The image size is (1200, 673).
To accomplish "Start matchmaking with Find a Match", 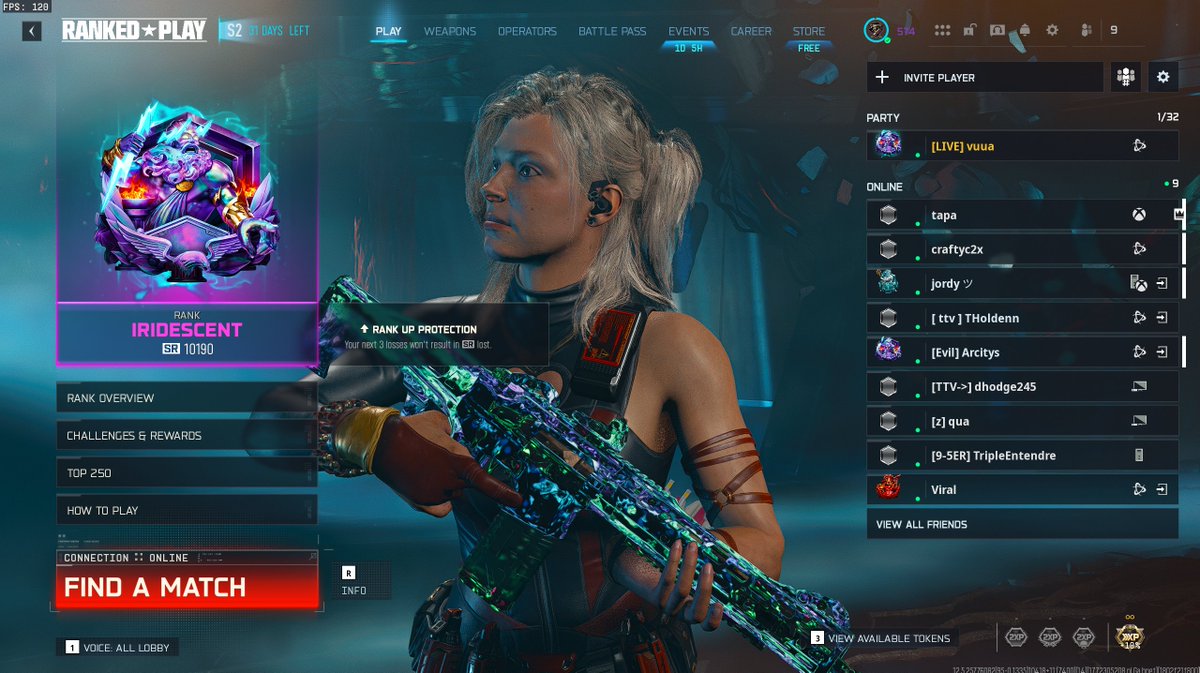I will [x=186, y=587].
